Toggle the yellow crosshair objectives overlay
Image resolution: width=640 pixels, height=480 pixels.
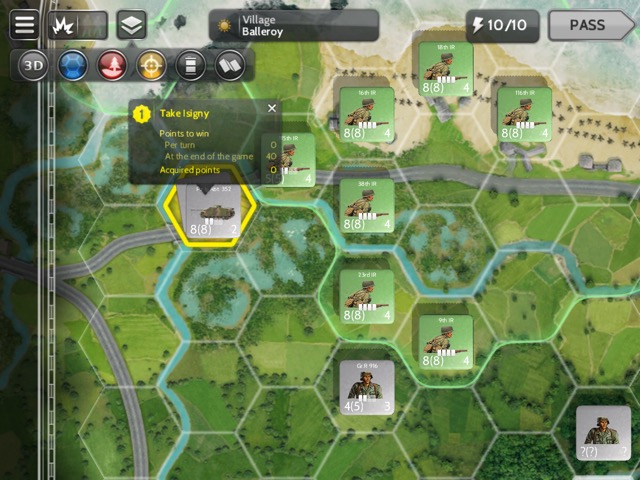[151, 66]
